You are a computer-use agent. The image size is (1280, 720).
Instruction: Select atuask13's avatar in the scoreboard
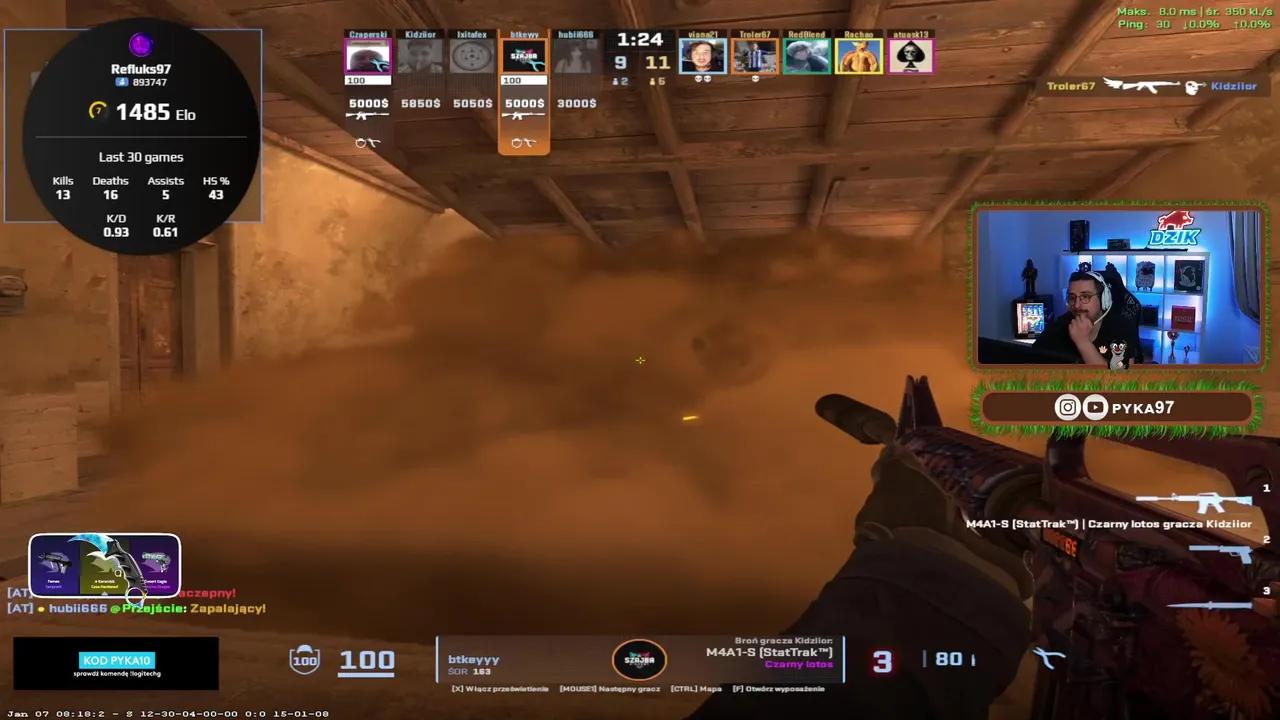click(x=910, y=55)
